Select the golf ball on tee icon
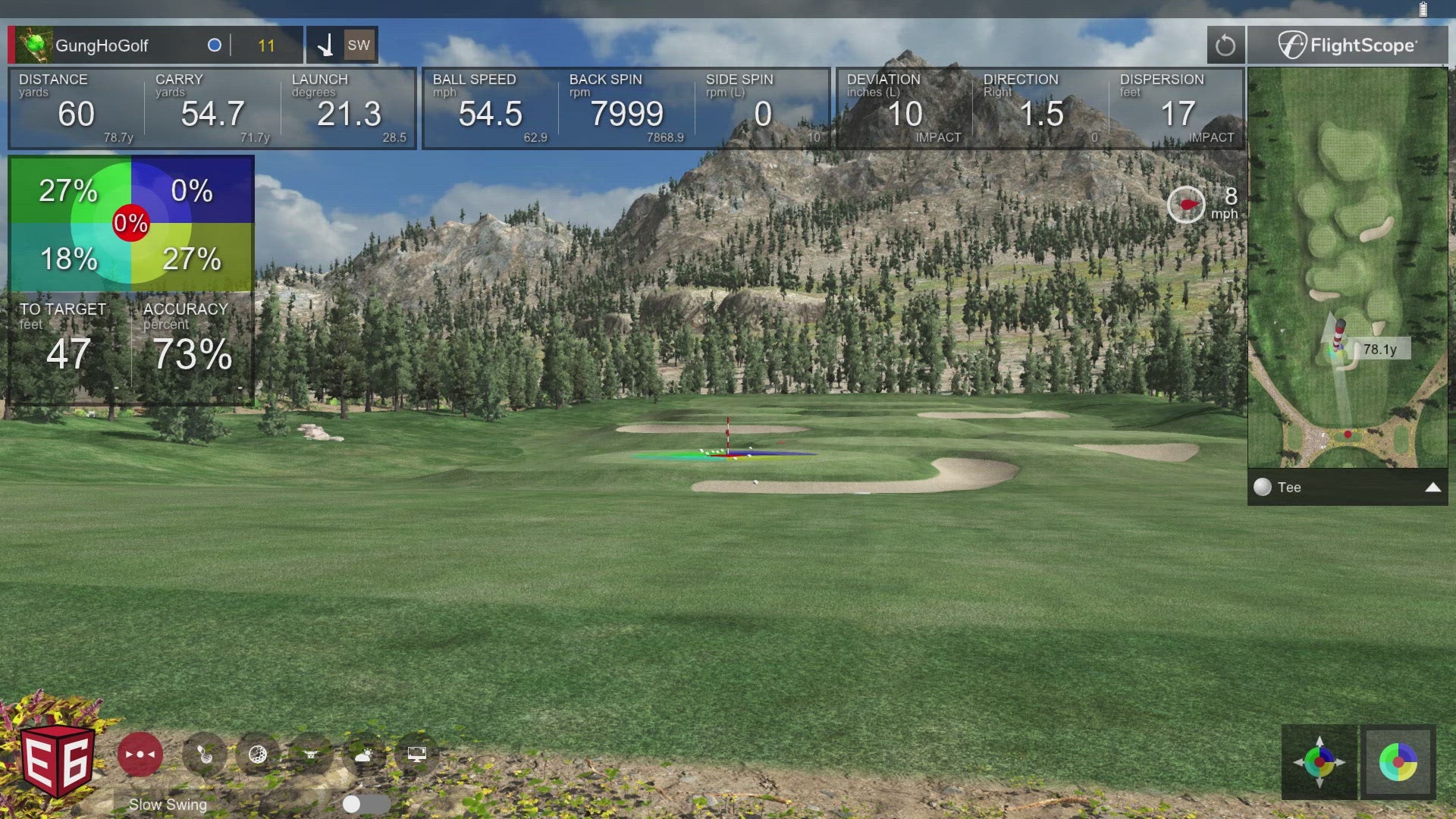This screenshot has width=1456, height=819. [205, 755]
